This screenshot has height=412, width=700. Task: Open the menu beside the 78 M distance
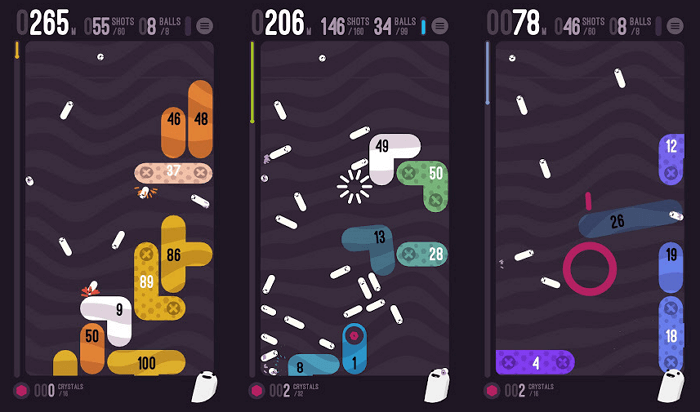[x=673, y=24]
